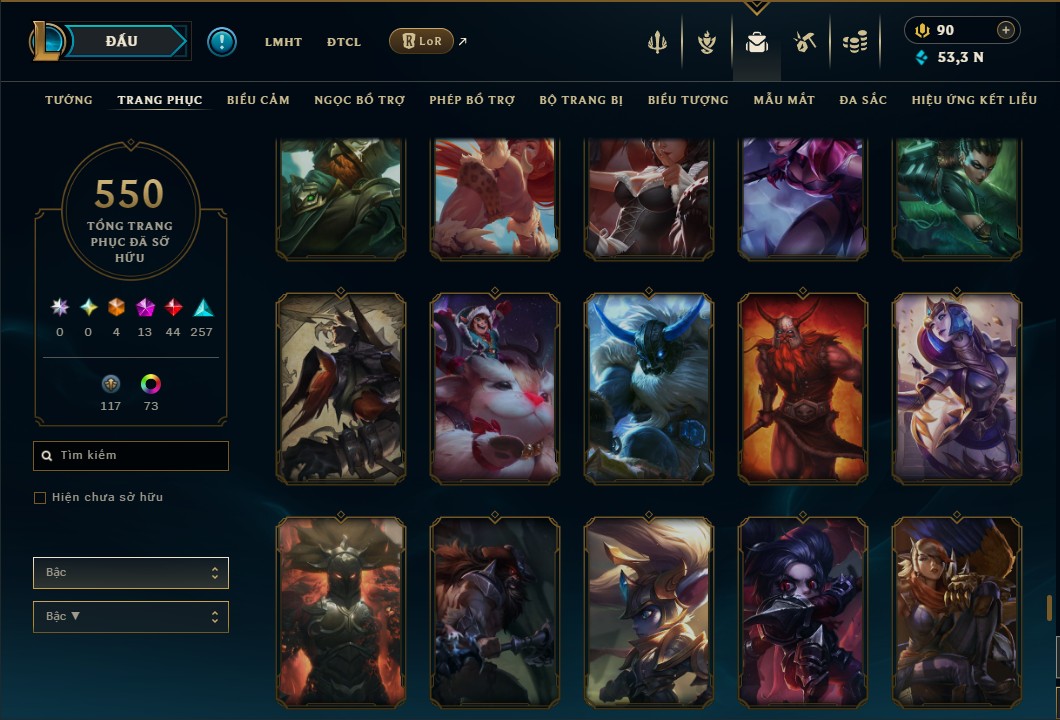The height and width of the screenshot is (720, 1060).
Task: Open the store coin stack icon
Action: [854, 42]
